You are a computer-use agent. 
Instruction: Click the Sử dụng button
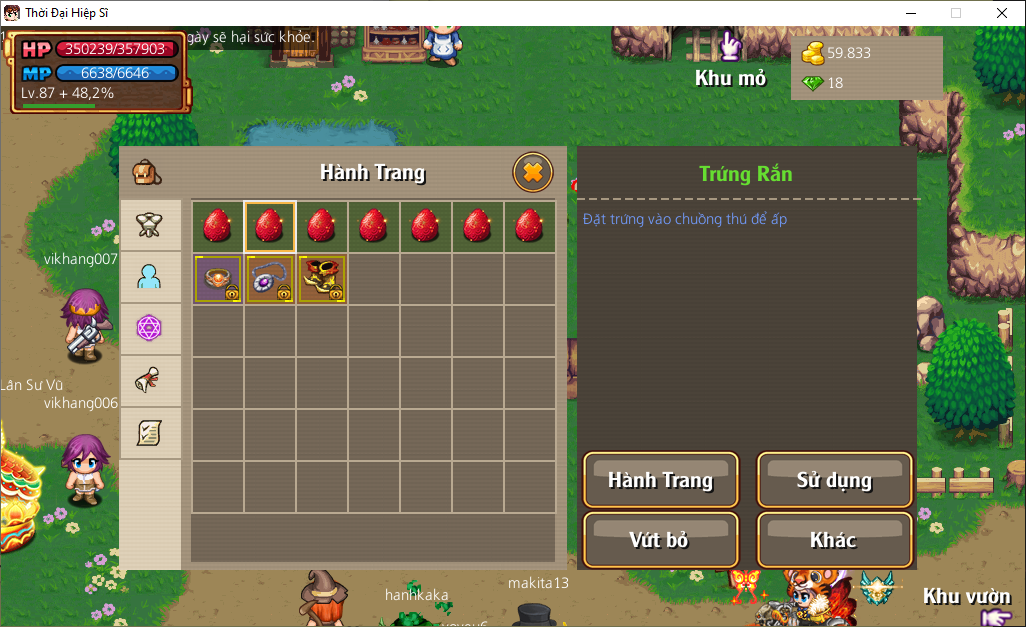[x=834, y=480]
